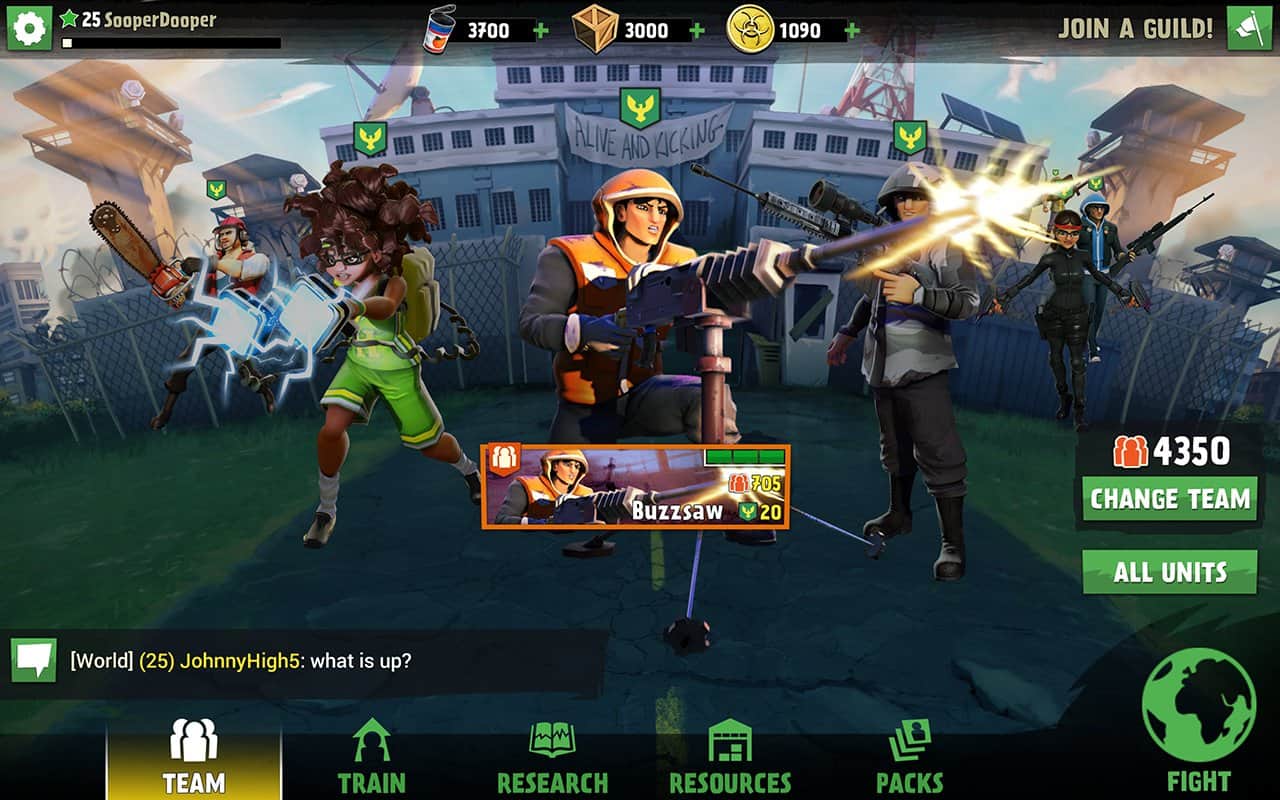The height and width of the screenshot is (800, 1280).
Task: Open the All Units list
Action: click(x=1169, y=572)
